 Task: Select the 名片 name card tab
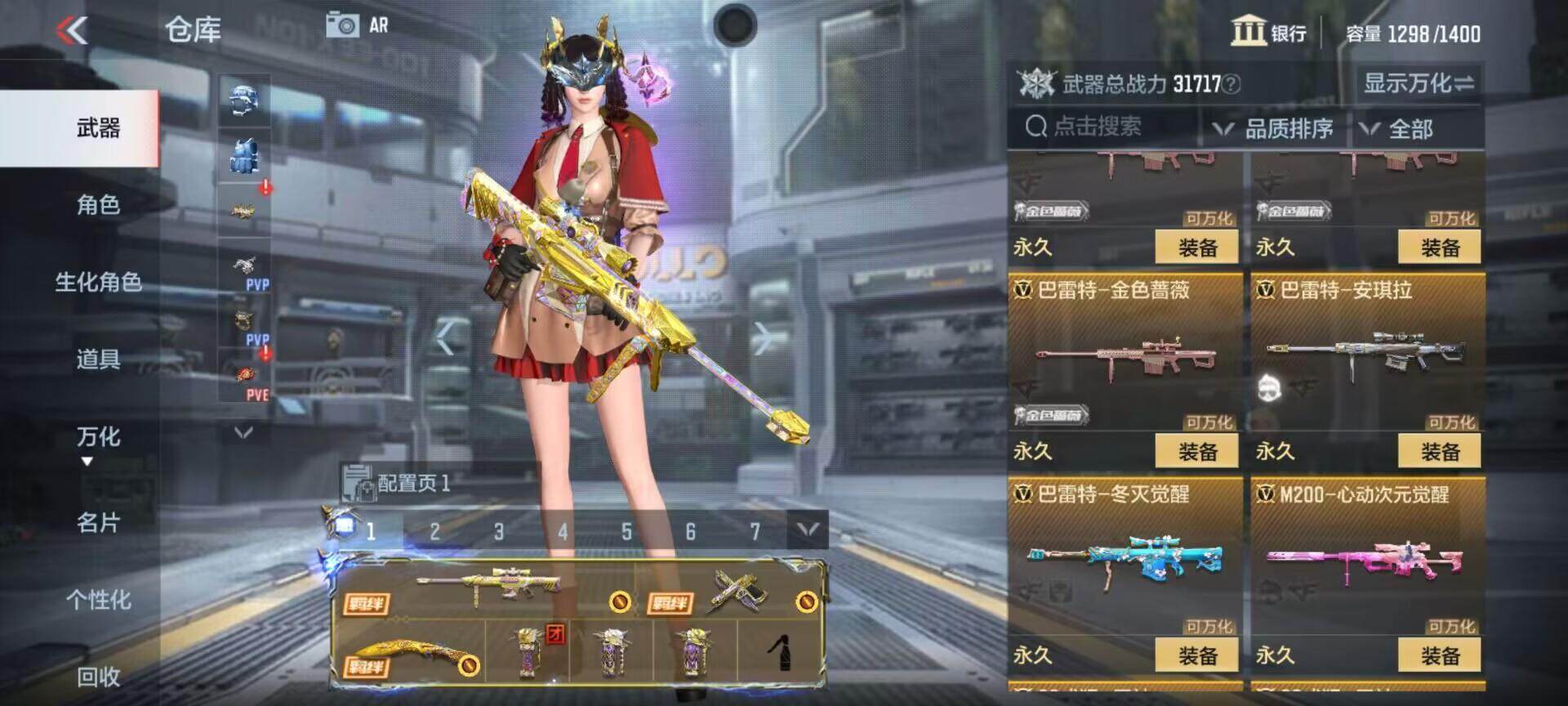tap(98, 523)
